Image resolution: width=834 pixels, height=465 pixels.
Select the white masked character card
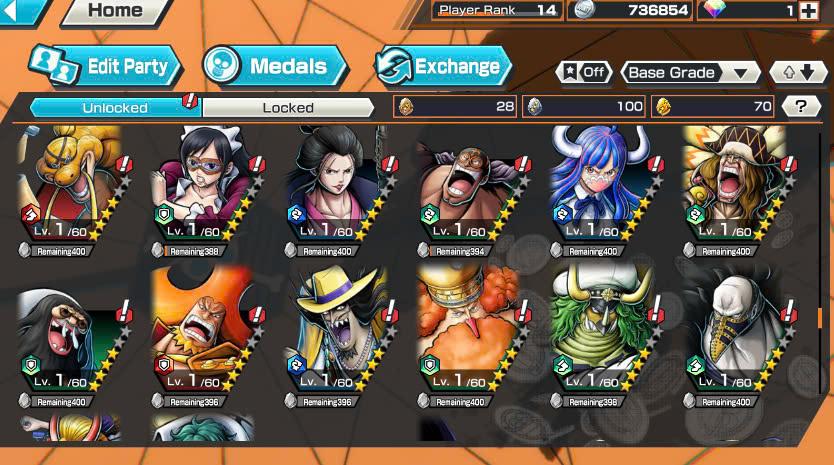(732, 335)
